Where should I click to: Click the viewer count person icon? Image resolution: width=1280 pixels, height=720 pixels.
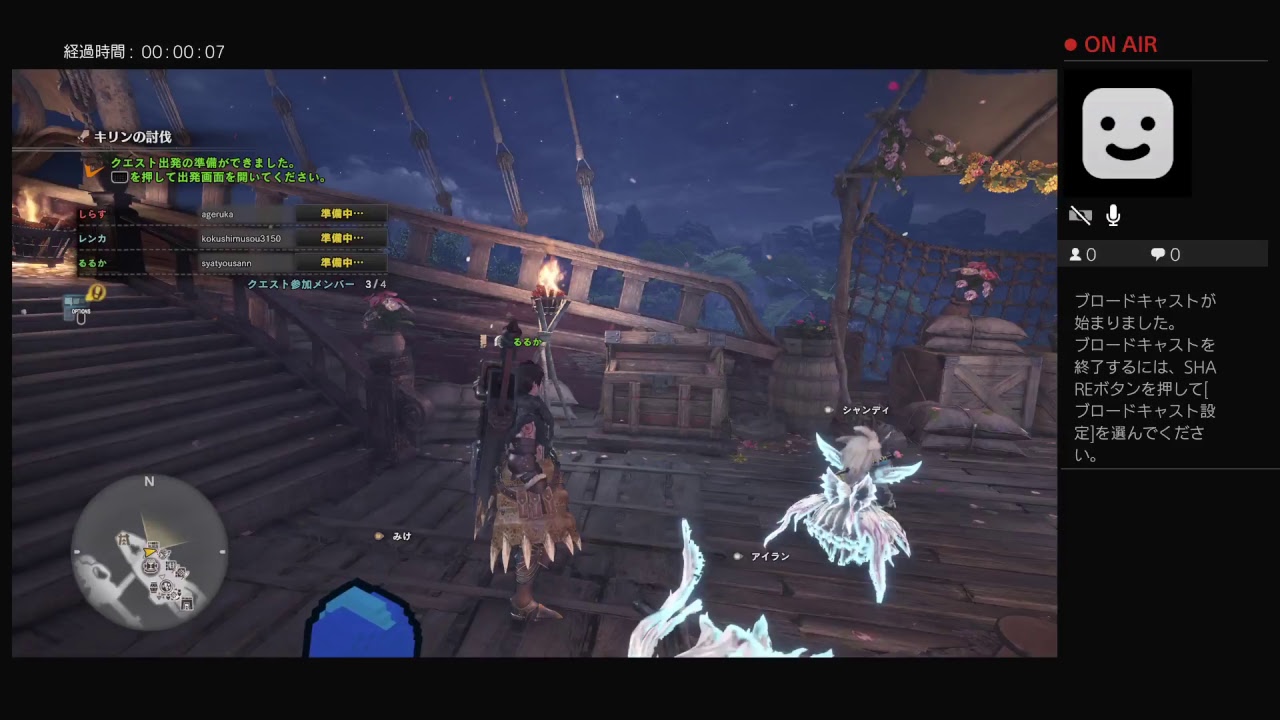coord(1078,254)
